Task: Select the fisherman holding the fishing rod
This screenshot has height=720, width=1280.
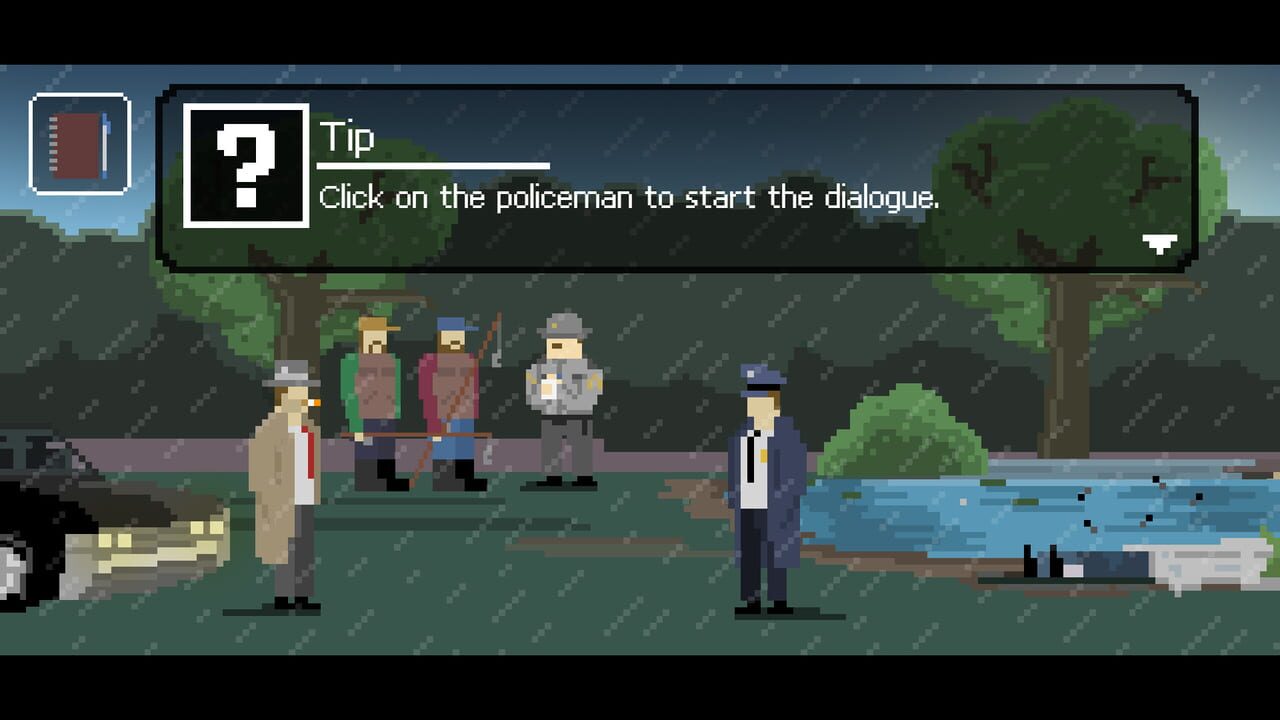Action: (x=450, y=390)
